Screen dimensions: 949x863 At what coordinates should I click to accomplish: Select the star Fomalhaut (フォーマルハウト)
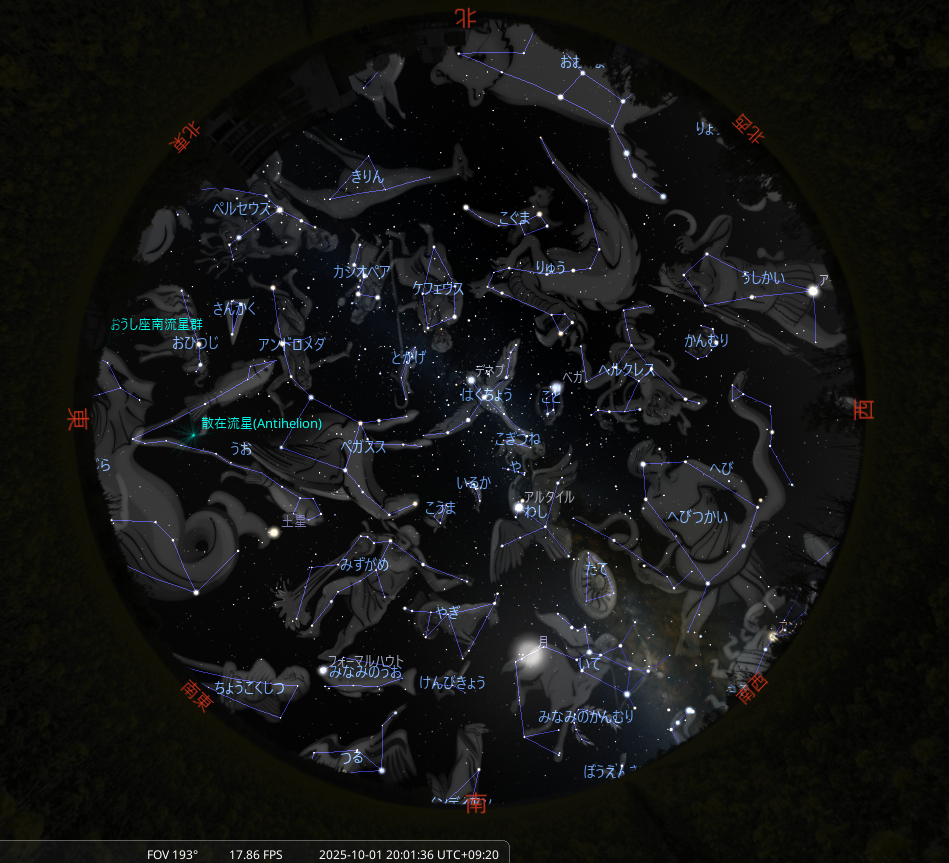point(322,671)
